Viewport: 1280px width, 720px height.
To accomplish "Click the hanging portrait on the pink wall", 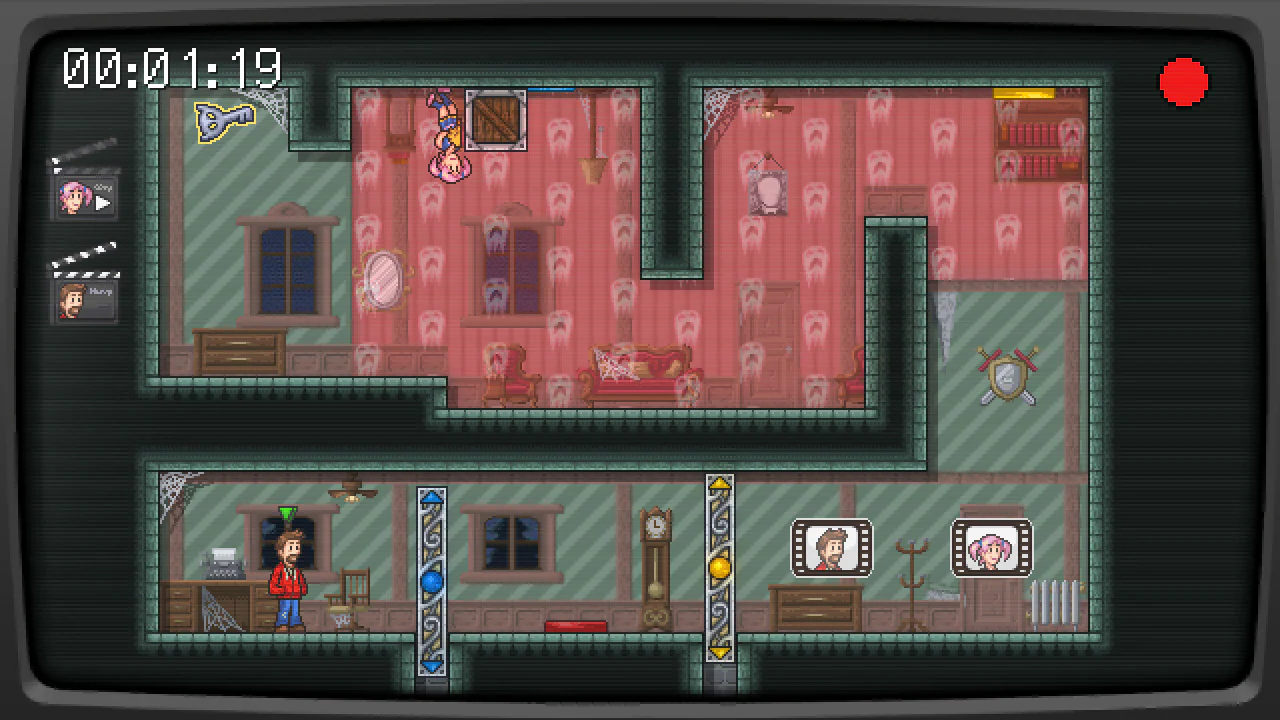I will coord(768,192).
